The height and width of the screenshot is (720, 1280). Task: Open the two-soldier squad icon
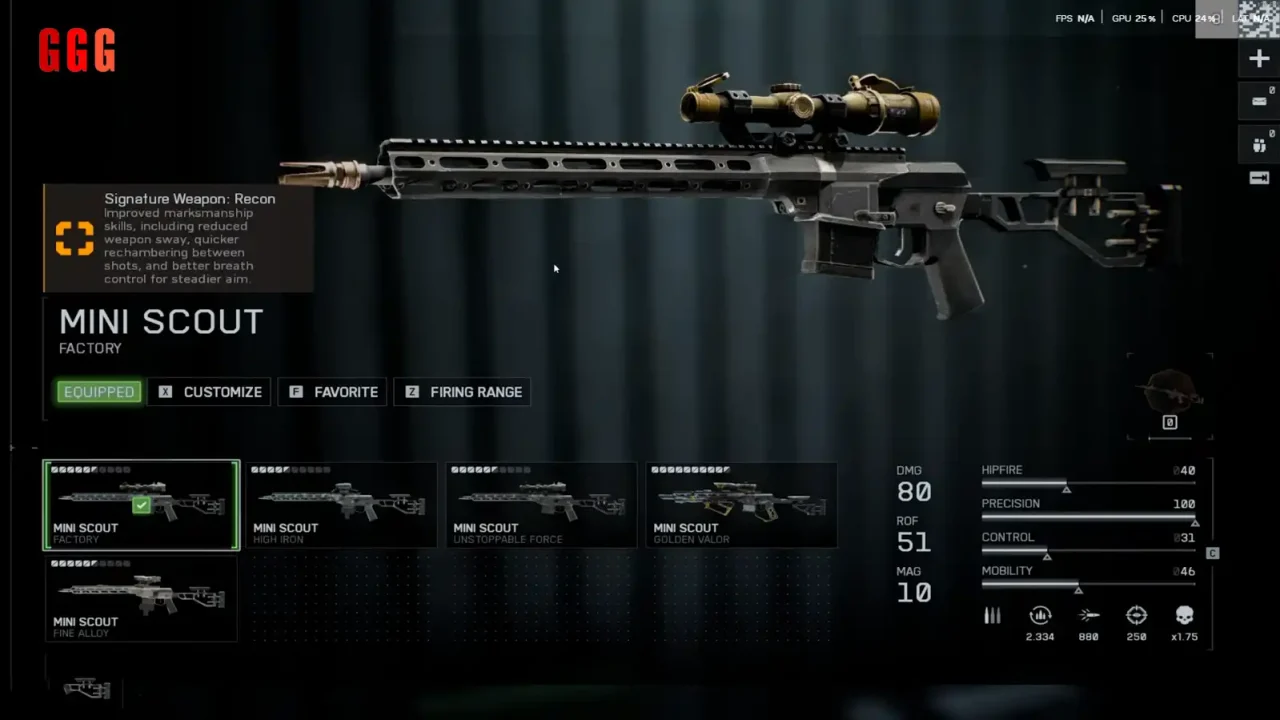pyautogui.click(x=1259, y=145)
